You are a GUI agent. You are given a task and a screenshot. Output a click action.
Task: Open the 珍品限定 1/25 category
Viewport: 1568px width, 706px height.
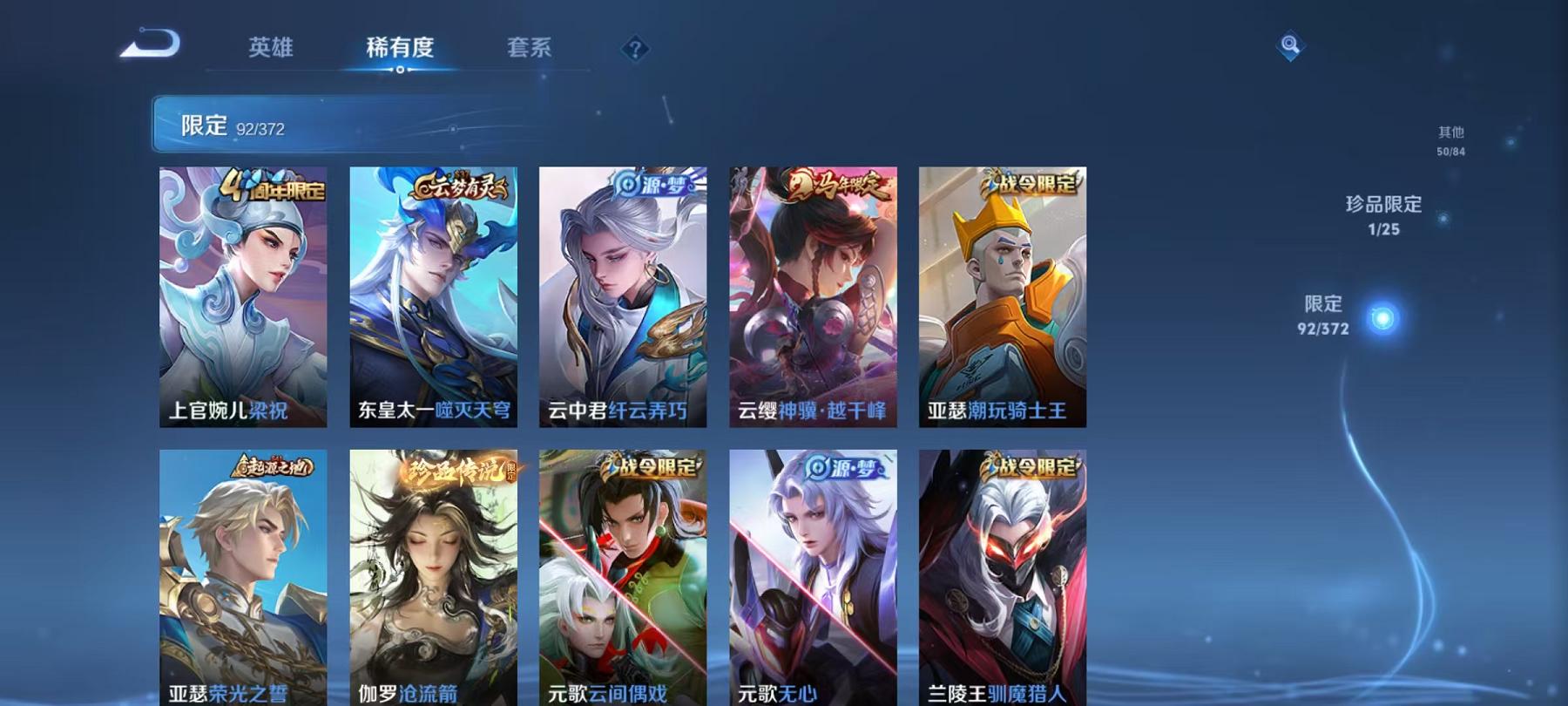(1382, 215)
